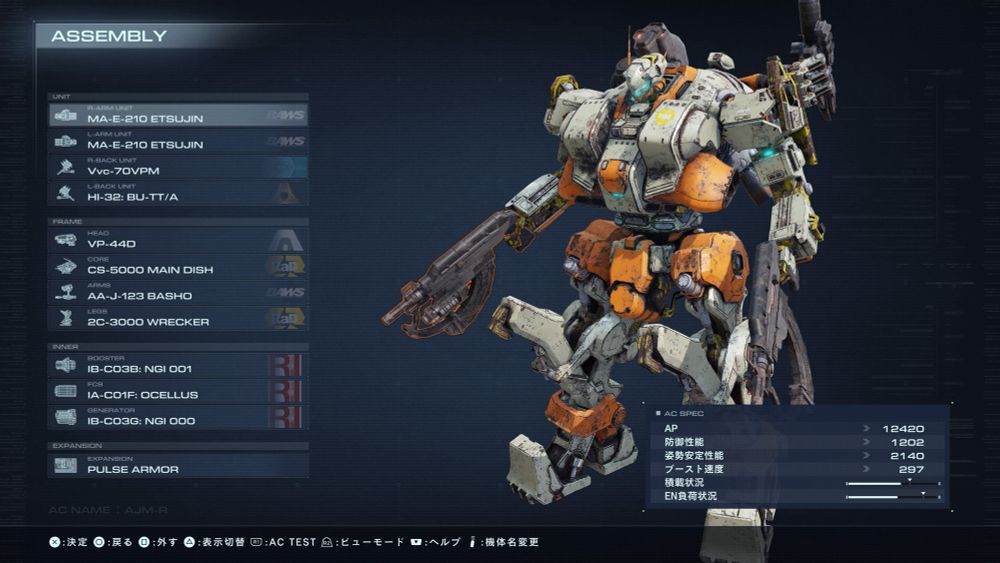Choose the L-BACK UNIT HI-32: BU-TT/A slot

point(178,193)
